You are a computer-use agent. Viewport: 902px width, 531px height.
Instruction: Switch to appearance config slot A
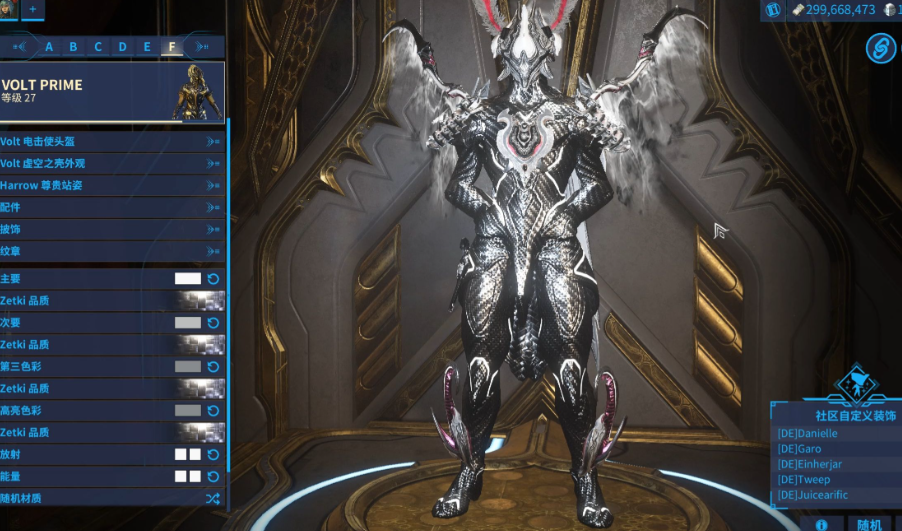(48, 46)
